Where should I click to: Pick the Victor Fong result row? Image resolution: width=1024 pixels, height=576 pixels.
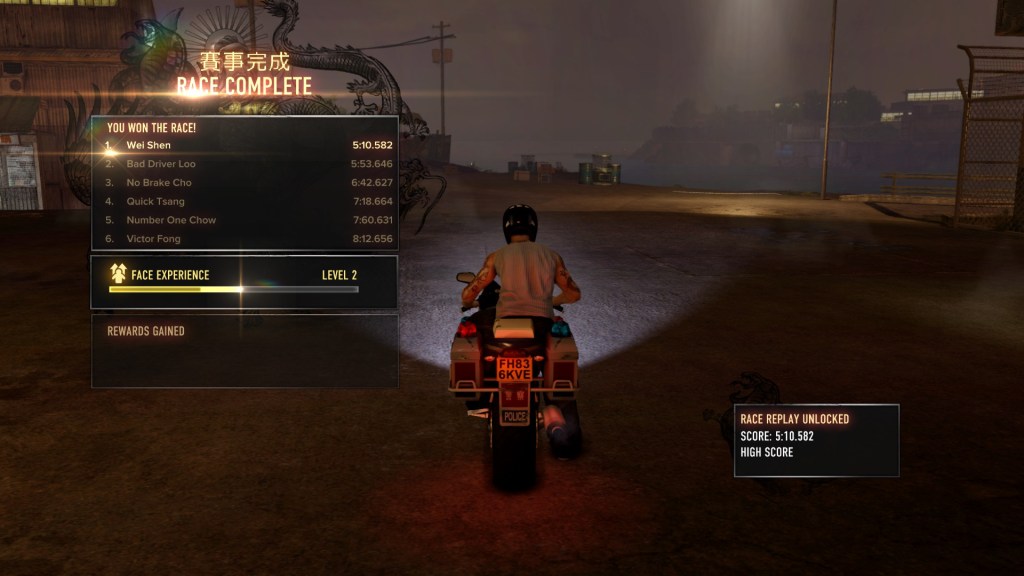coord(245,239)
